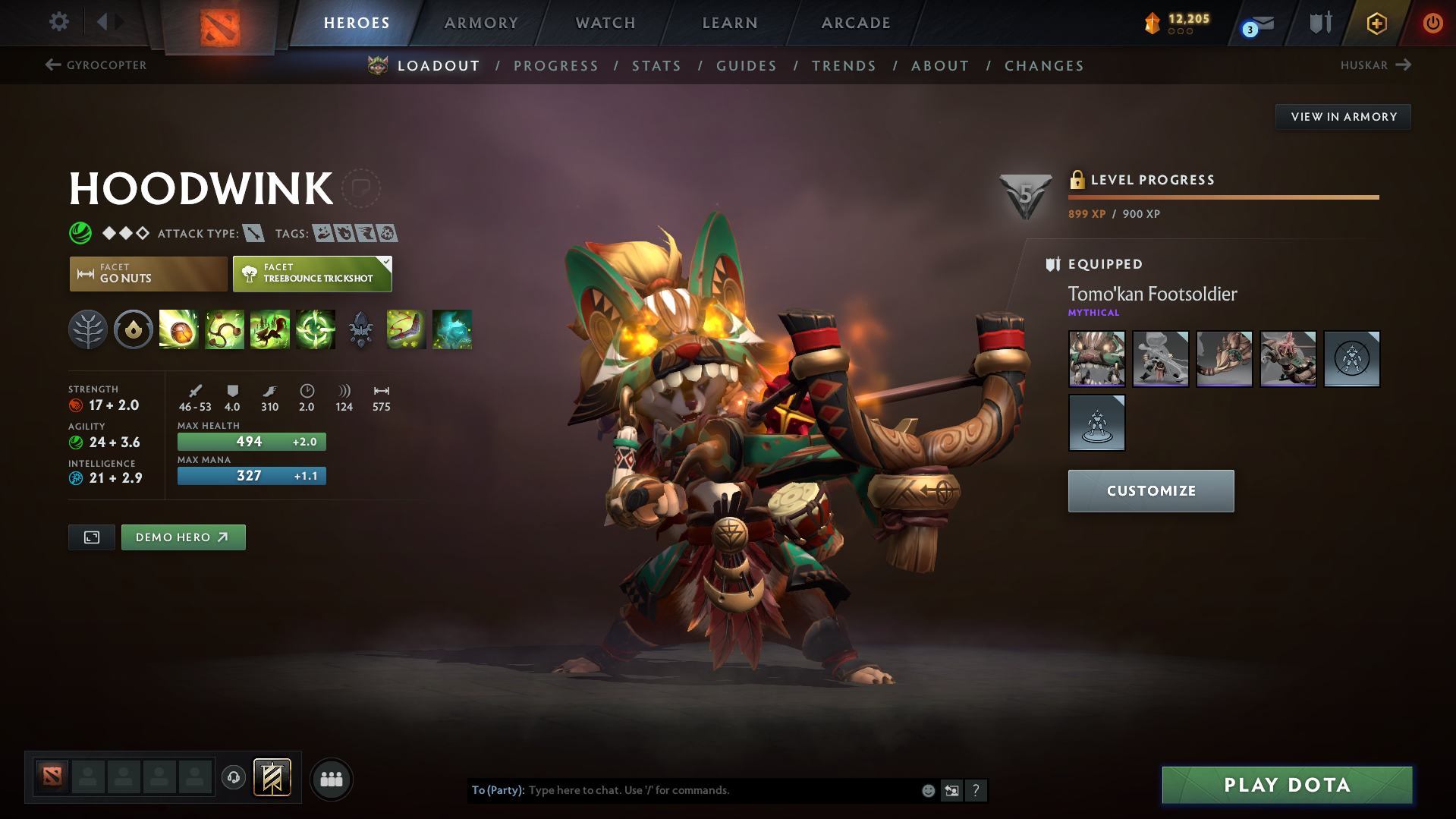Select the Go Nuts facet

pyautogui.click(x=148, y=274)
